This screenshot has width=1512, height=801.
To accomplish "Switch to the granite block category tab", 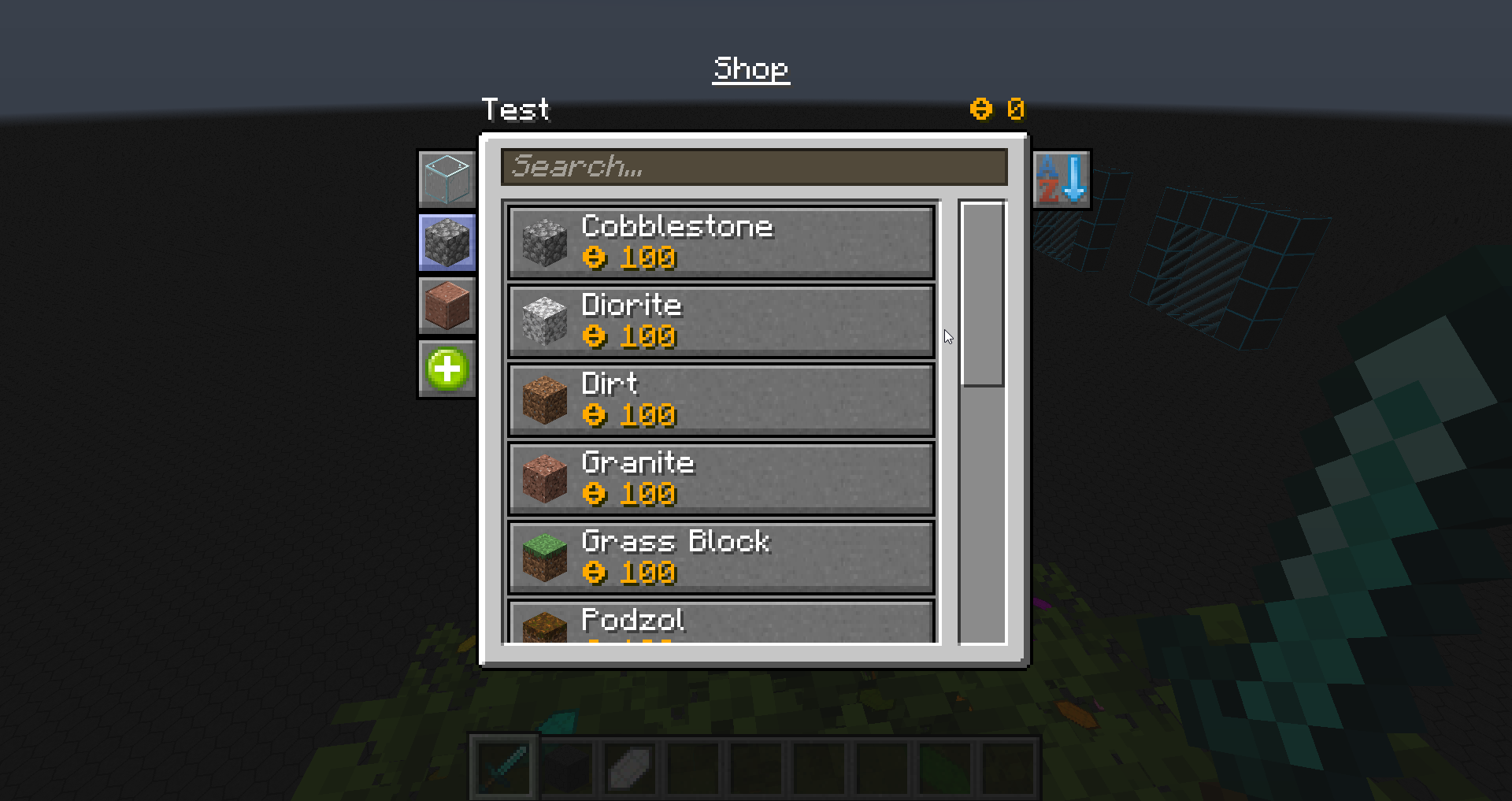I will (x=447, y=306).
